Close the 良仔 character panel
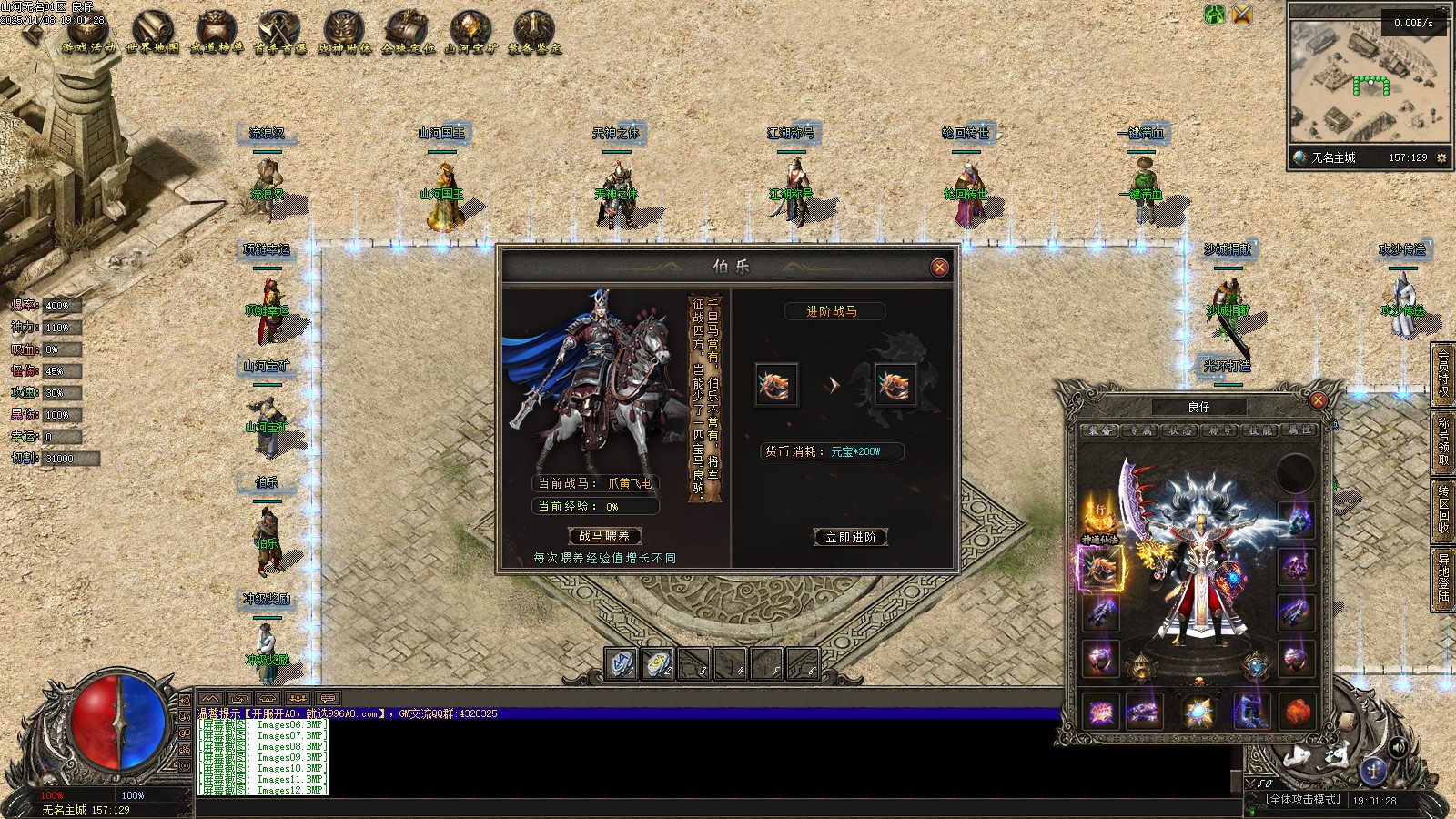The image size is (1456, 819). coord(1318,400)
